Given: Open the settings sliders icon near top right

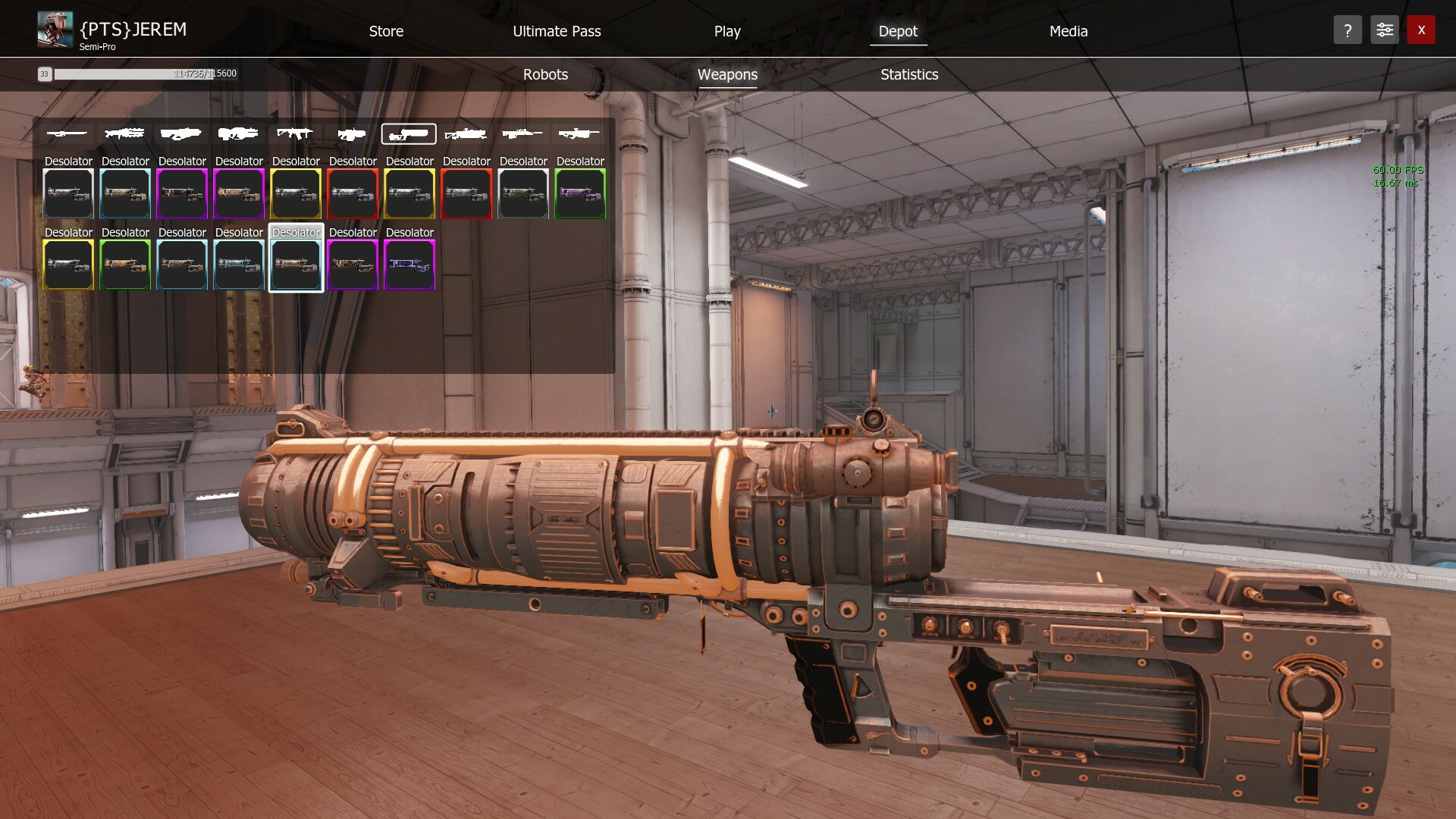Looking at the screenshot, I should [1385, 30].
